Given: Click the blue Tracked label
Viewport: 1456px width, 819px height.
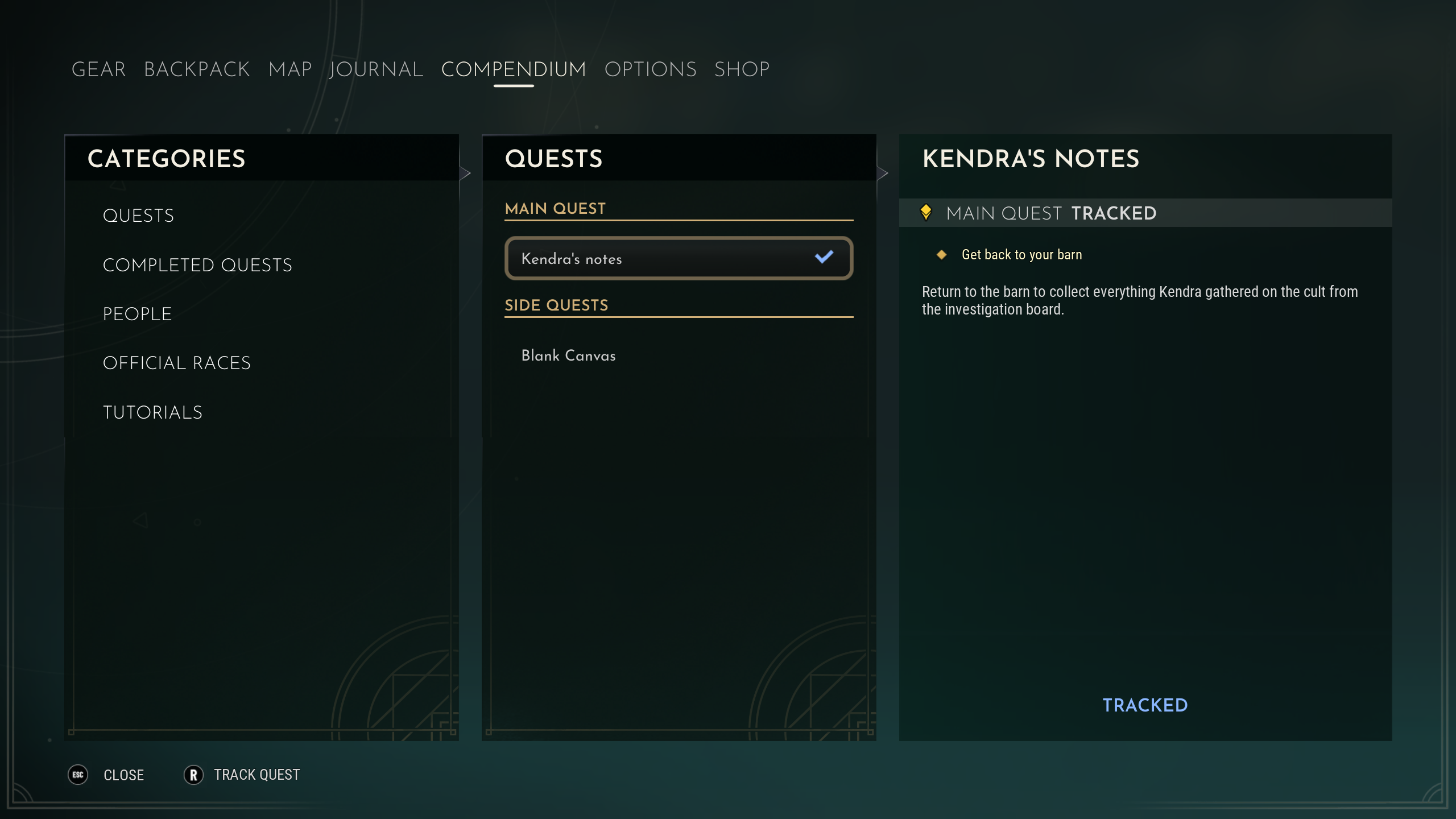Looking at the screenshot, I should pos(1145,705).
